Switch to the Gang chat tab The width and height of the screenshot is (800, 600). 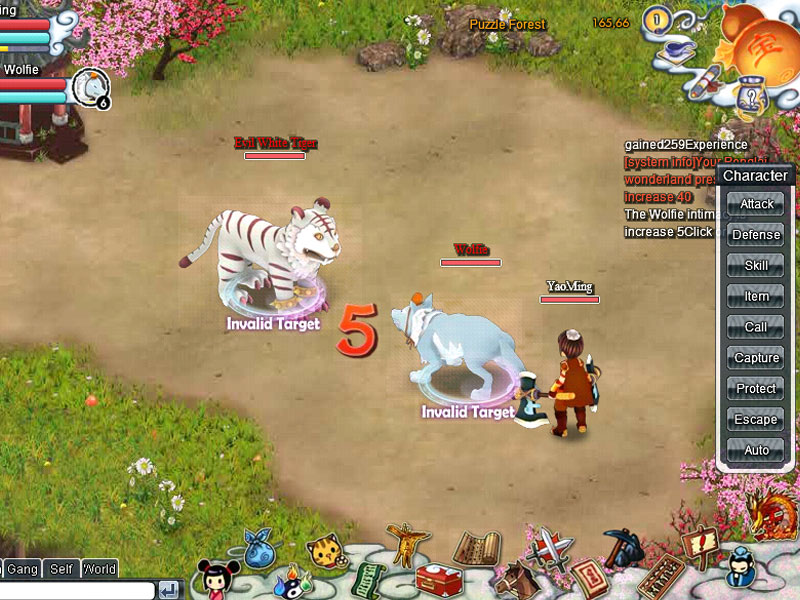click(22, 569)
